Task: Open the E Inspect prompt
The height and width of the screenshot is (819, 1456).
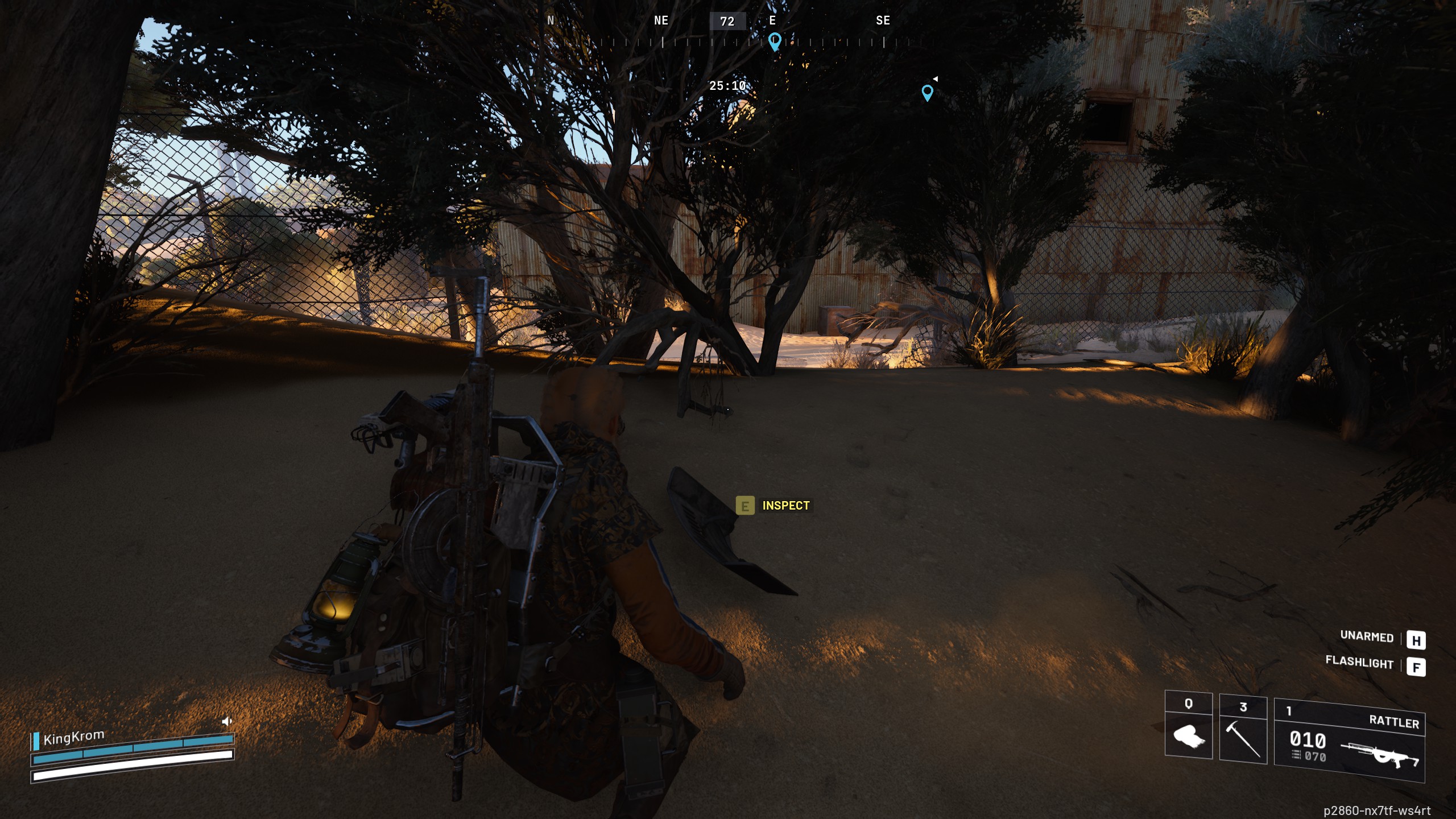Action: [745, 505]
